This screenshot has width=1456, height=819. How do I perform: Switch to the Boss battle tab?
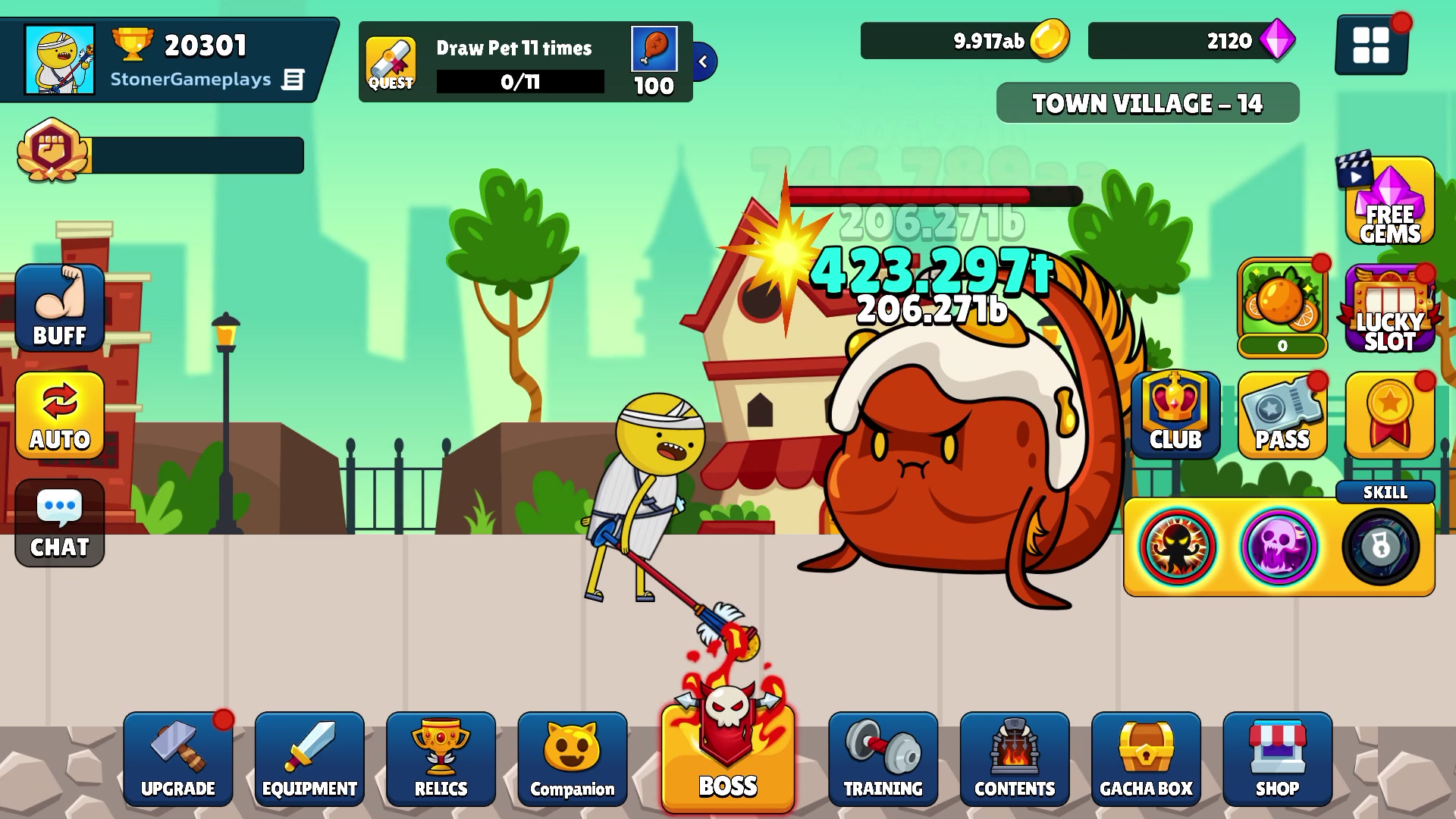click(x=726, y=758)
